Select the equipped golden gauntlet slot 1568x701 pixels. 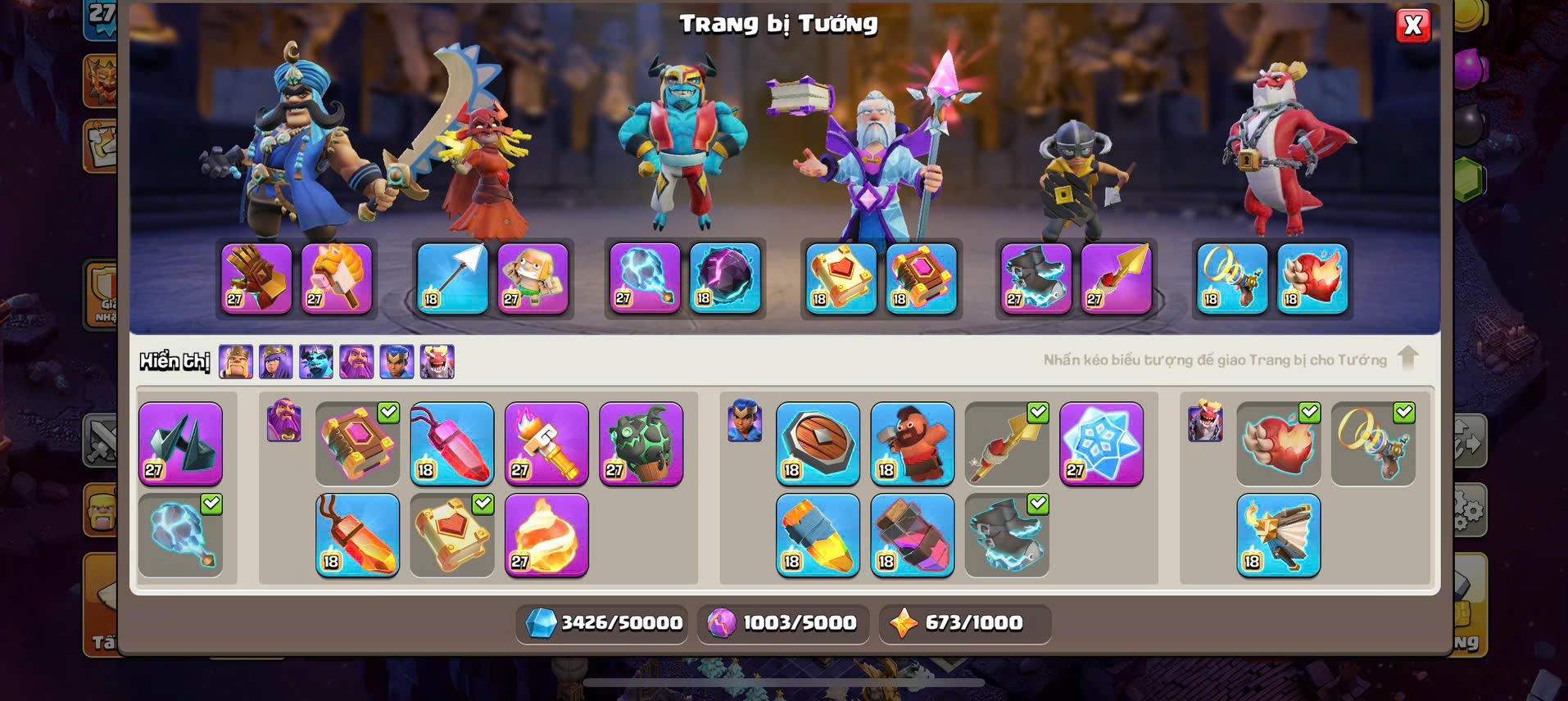(x=256, y=278)
